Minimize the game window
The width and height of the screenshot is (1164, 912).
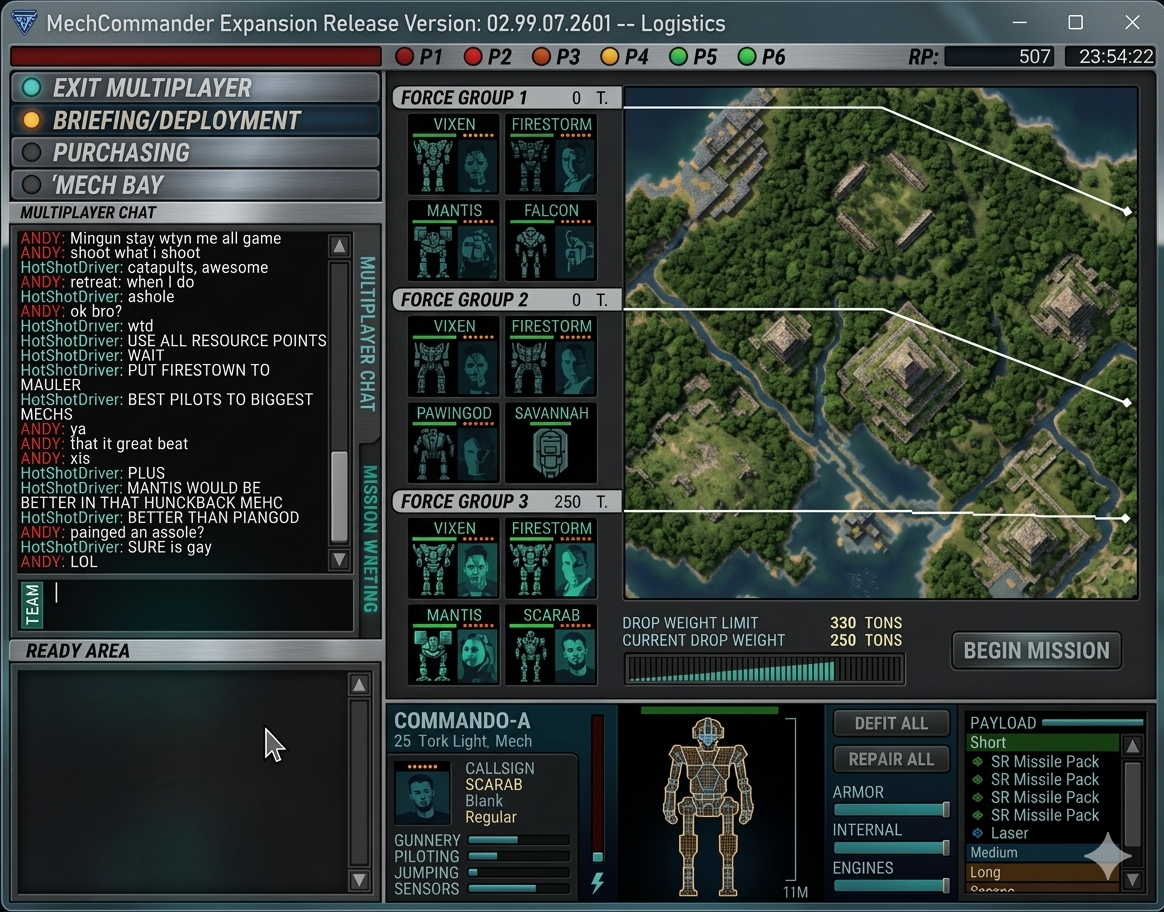pyautogui.click(x=1019, y=22)
